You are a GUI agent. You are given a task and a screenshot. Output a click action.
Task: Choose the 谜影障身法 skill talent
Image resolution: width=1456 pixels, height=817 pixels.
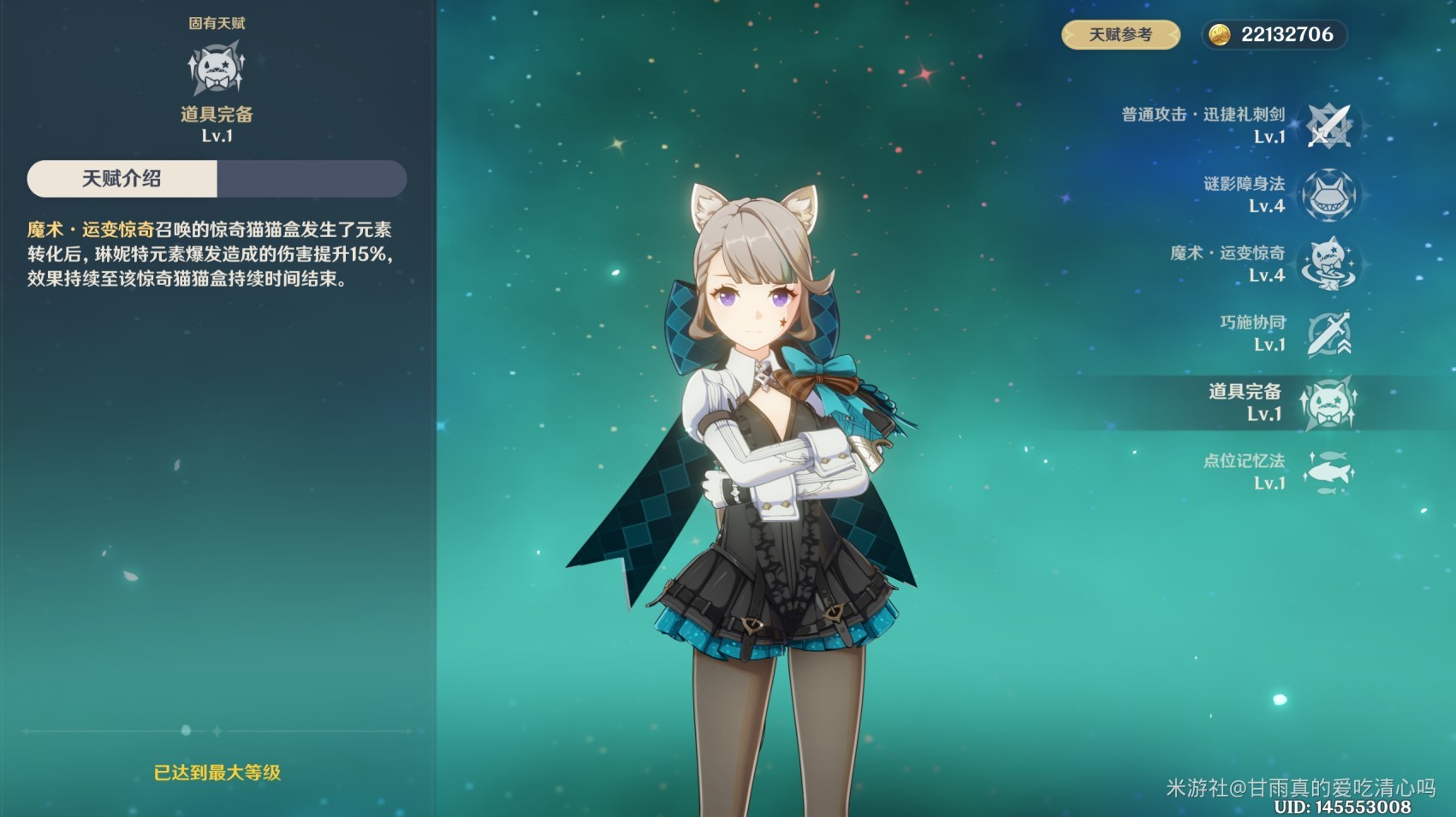point(1328,195)
